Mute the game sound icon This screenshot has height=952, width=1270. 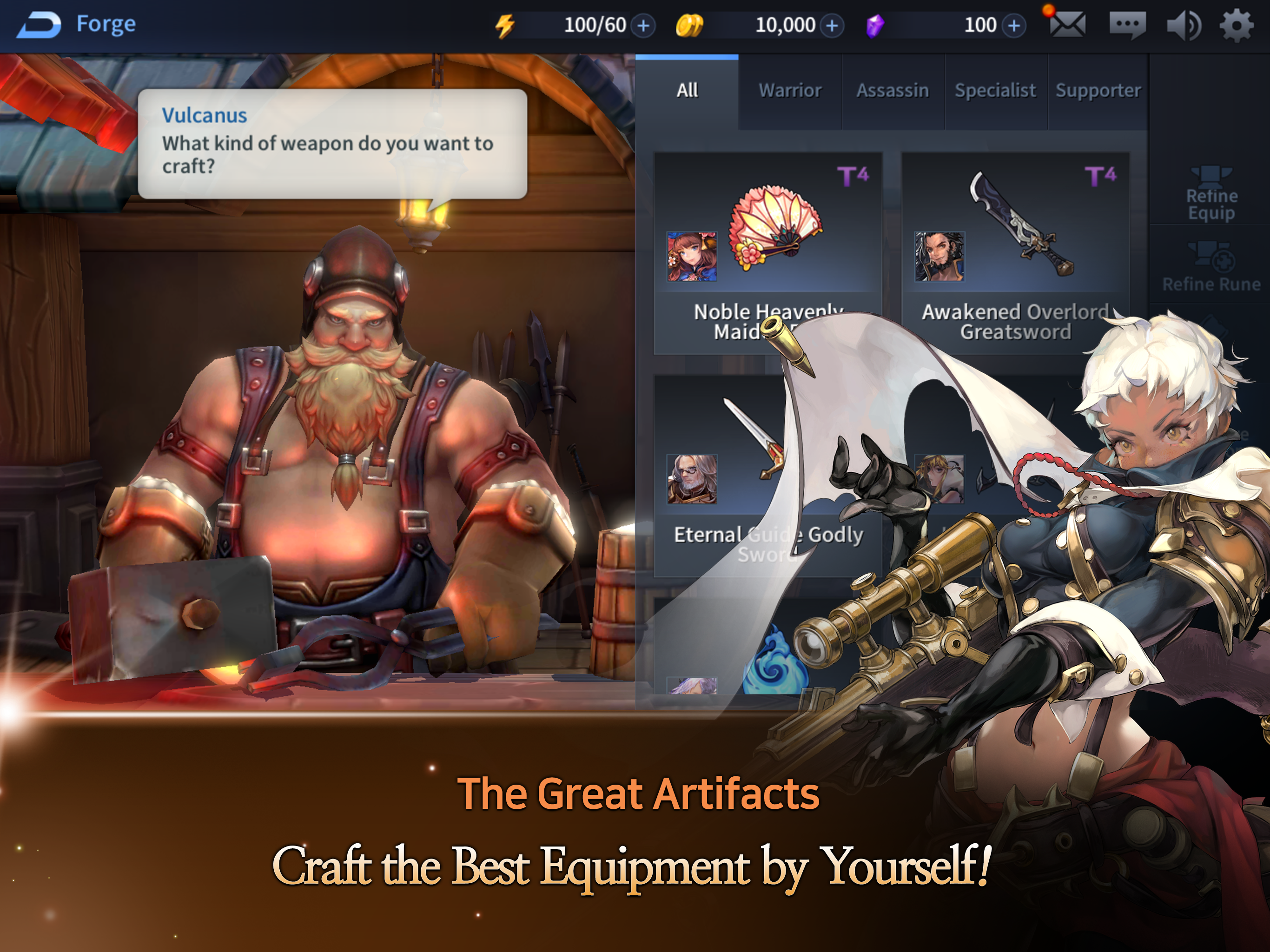pyautogui.click(x=1184, y=24)
